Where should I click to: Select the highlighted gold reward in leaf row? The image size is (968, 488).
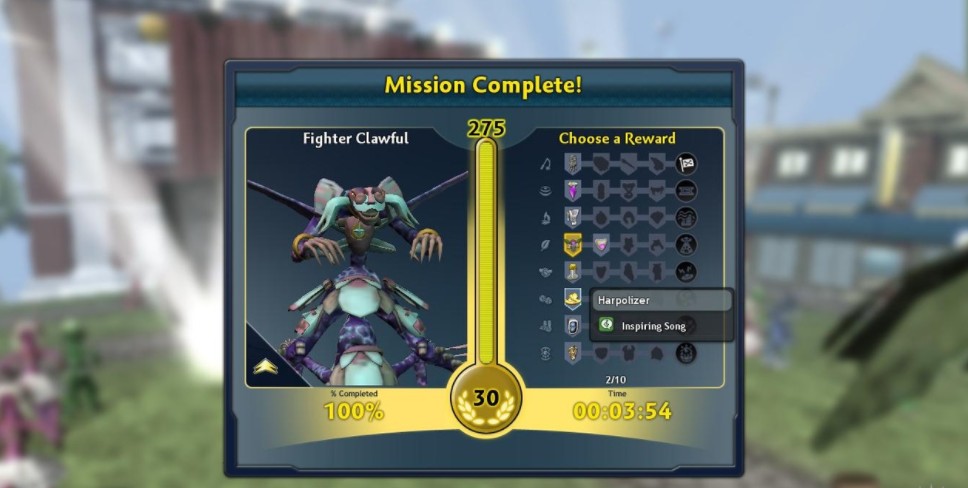[573, 244]
